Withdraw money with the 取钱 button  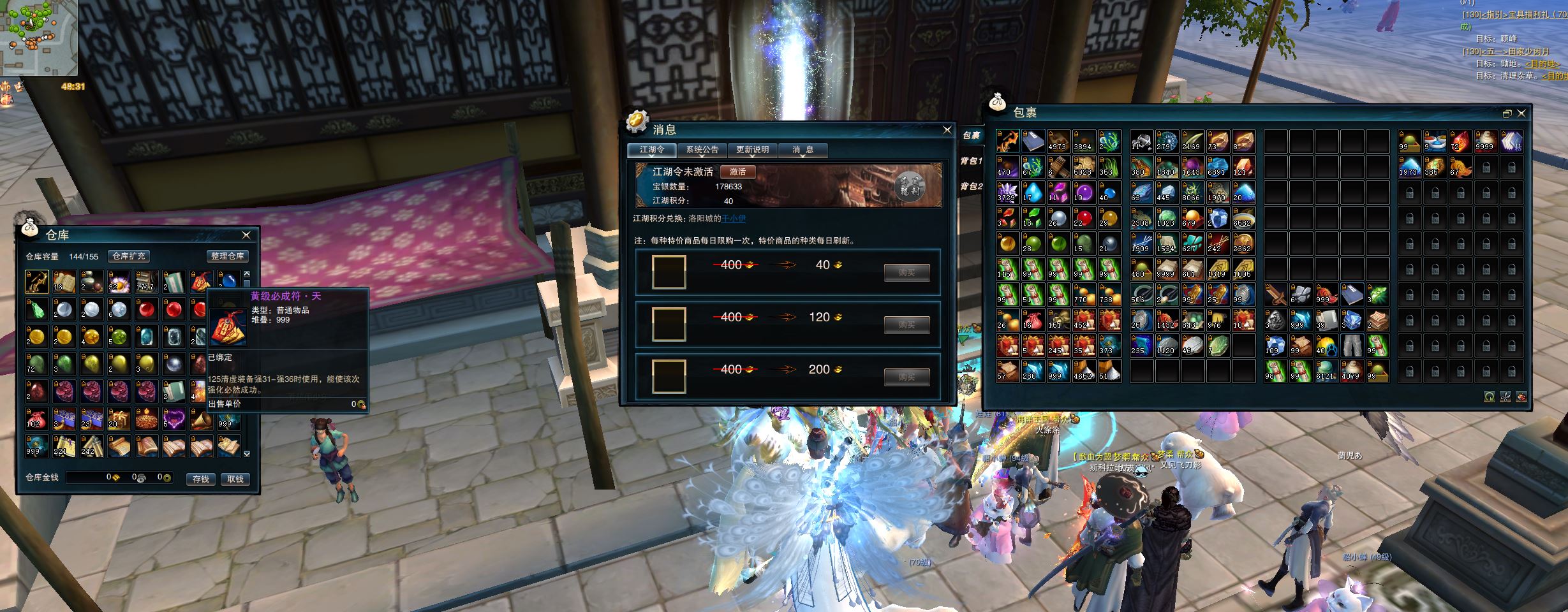(x=235, y=479)
